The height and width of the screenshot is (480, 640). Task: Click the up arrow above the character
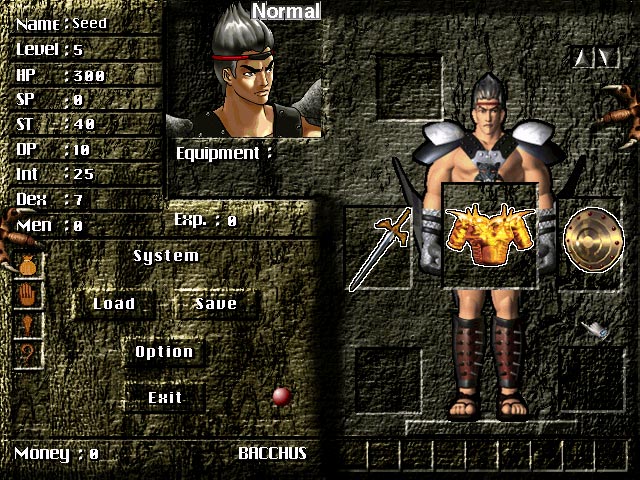584,58
